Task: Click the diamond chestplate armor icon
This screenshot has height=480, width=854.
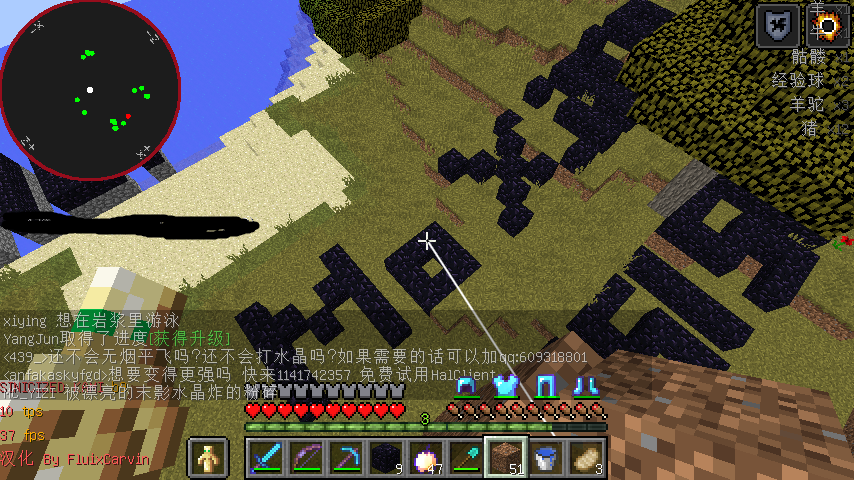Action: [505, 385]
